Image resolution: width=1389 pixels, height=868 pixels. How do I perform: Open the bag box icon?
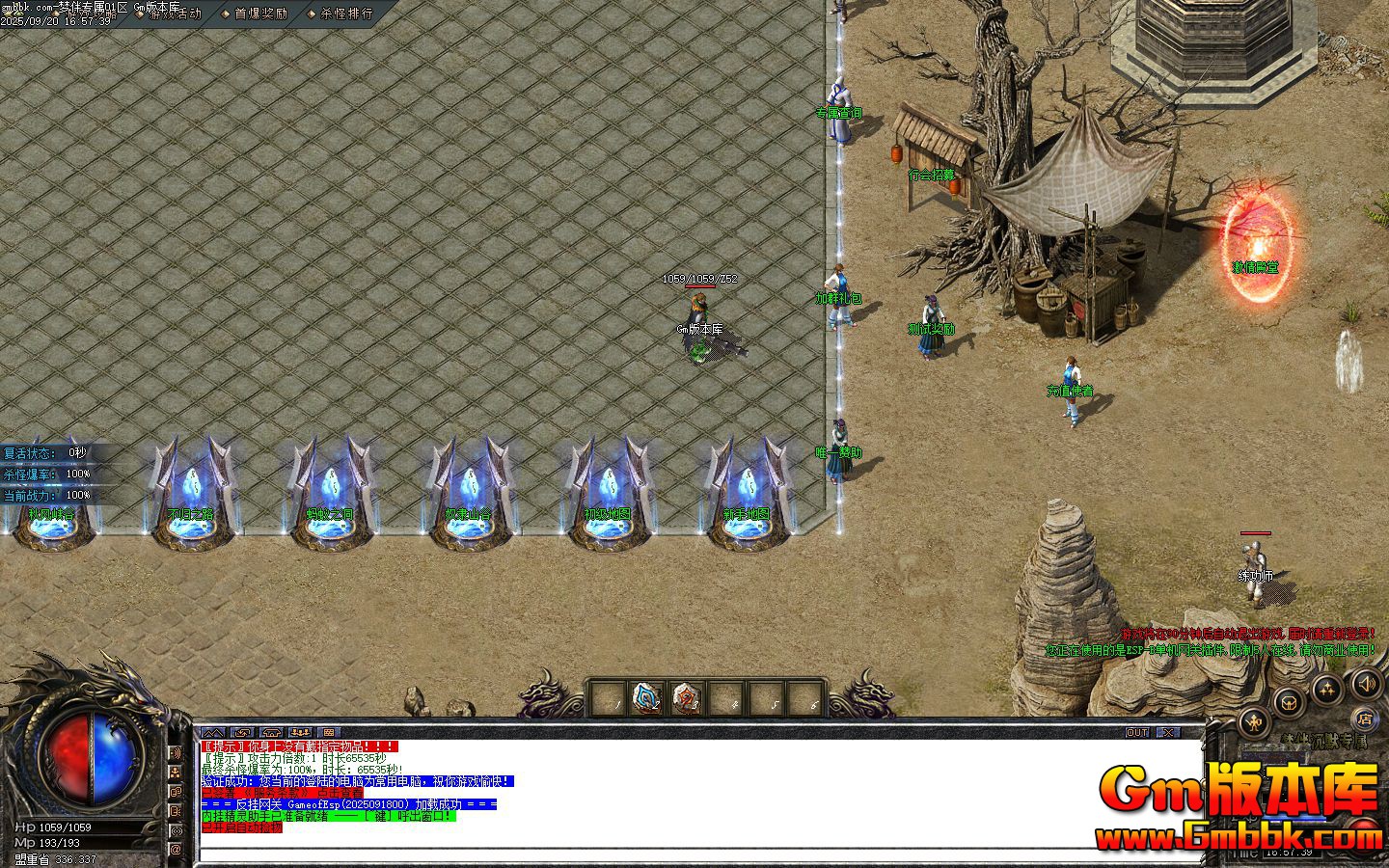tap(1290, 701)
